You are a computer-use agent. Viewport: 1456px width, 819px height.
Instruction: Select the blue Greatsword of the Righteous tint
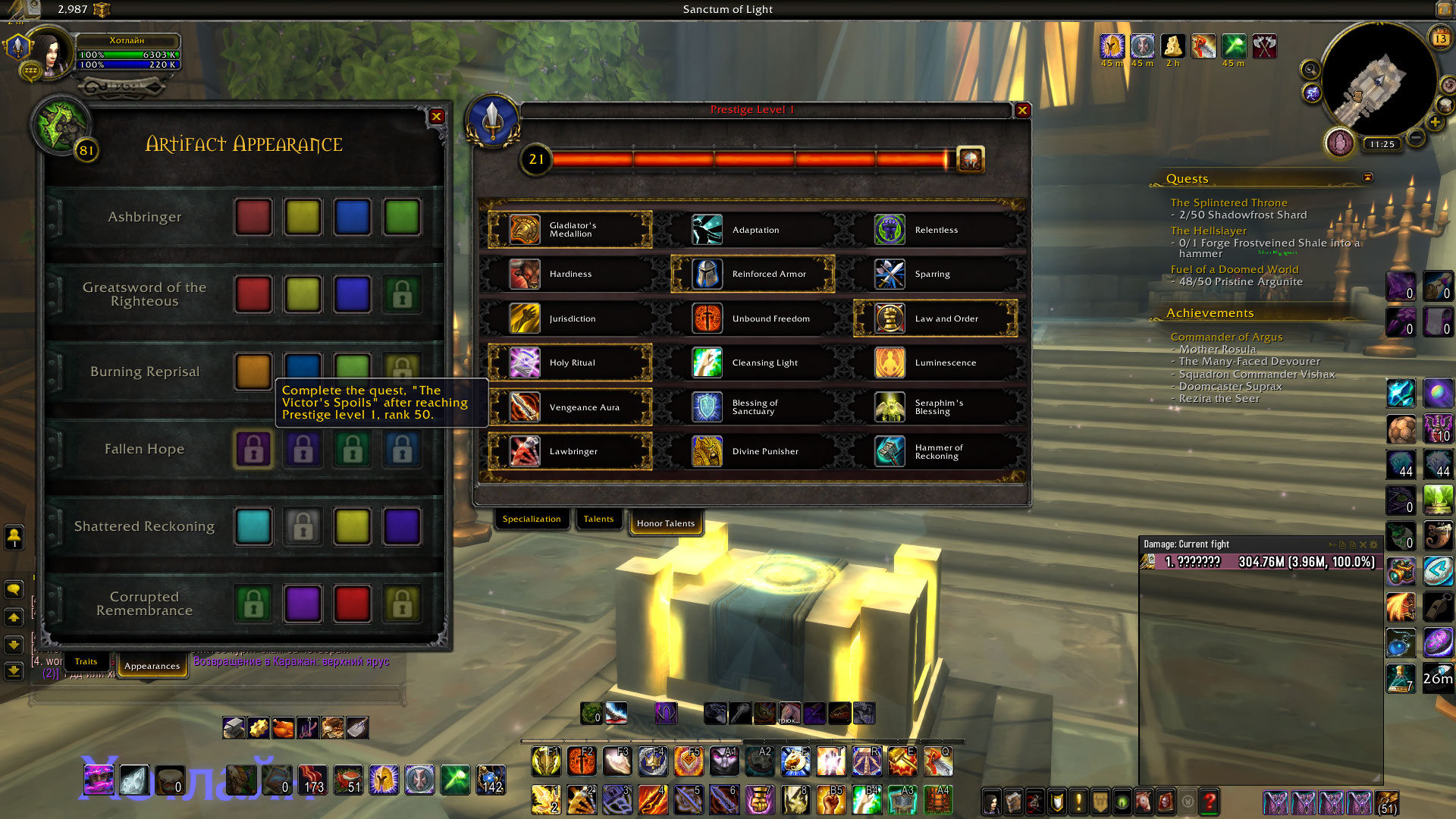(352, 294)
